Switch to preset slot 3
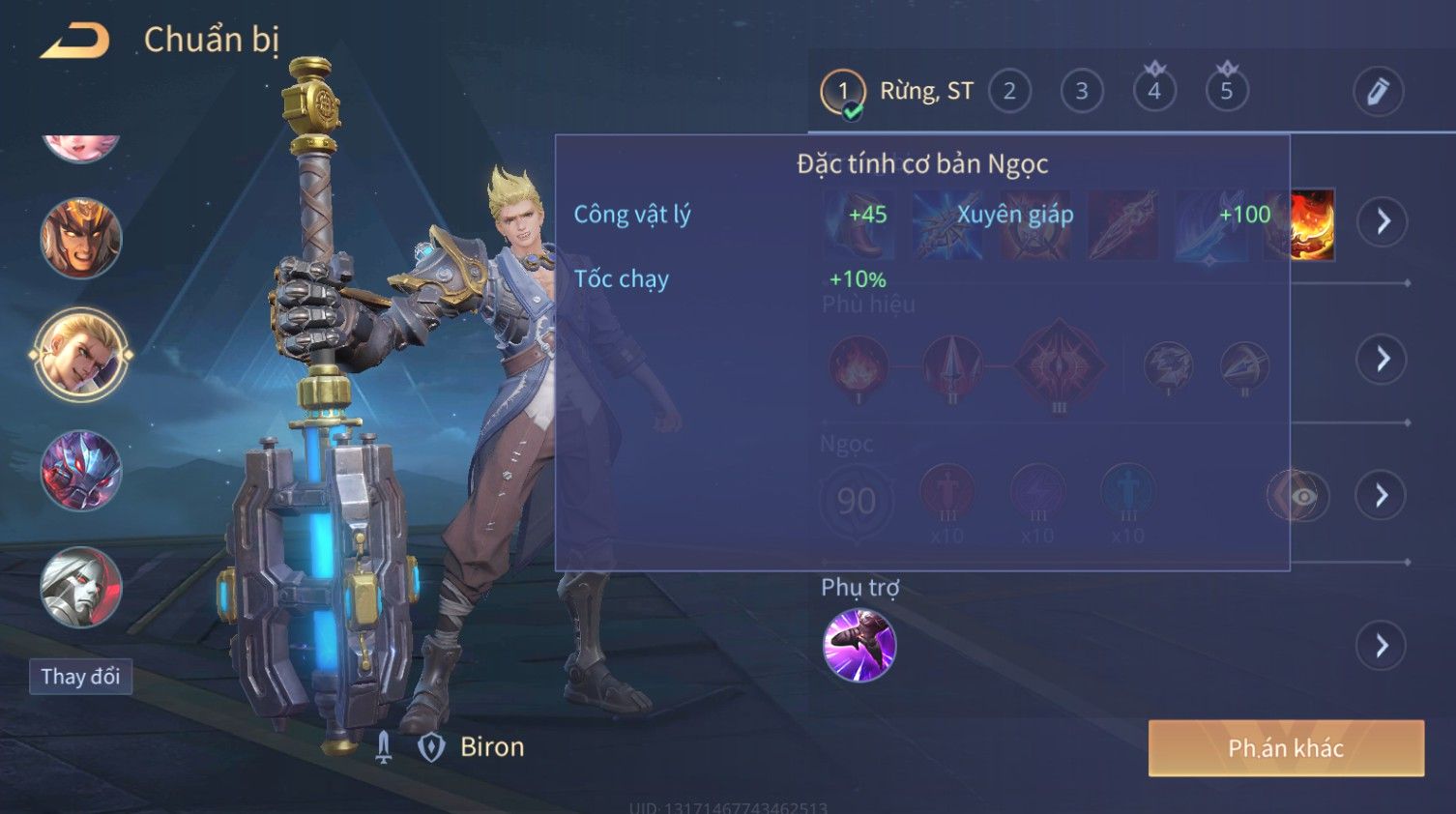1456x814 pixels. click(1082, 92)
